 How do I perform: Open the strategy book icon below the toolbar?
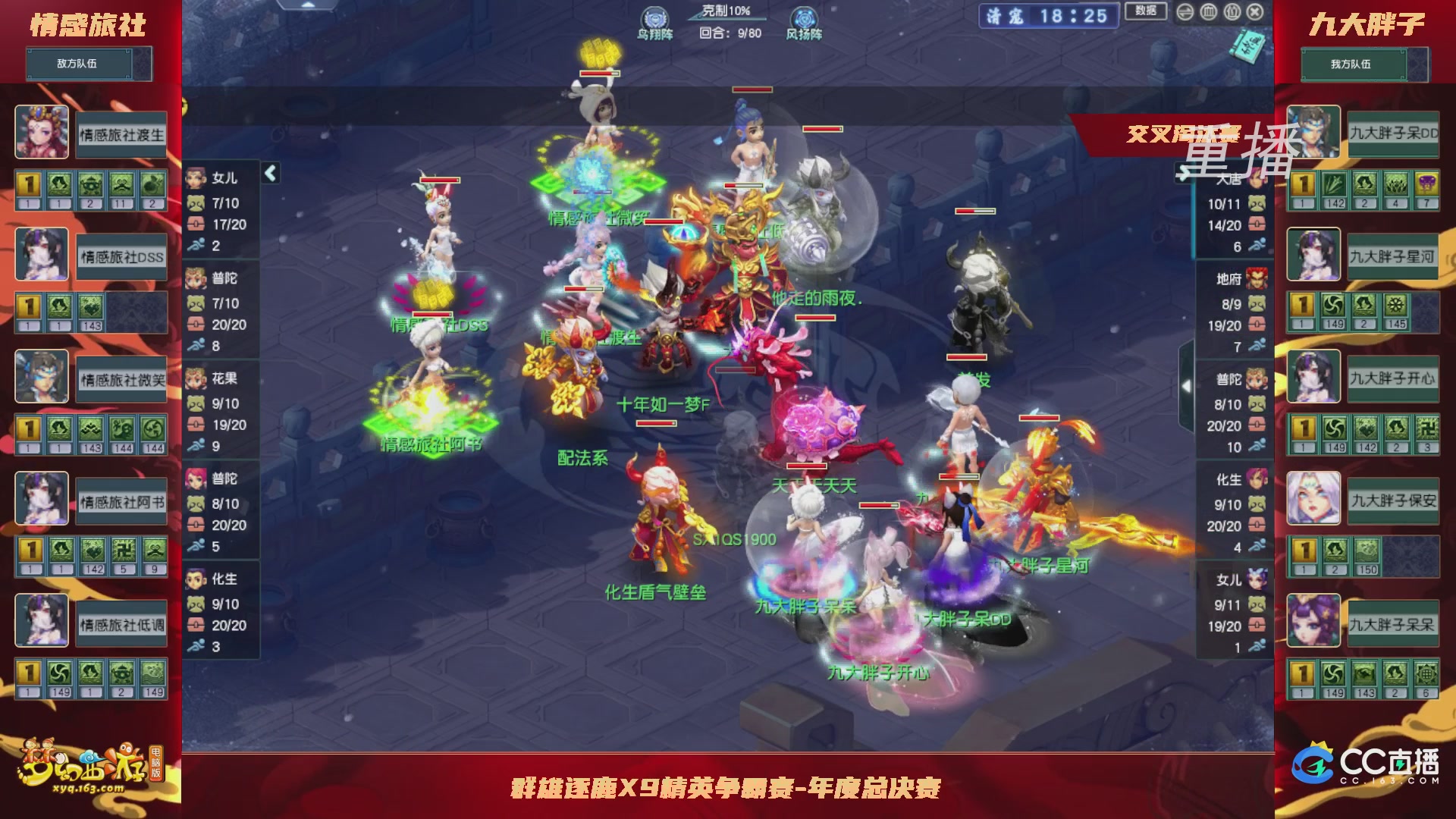coord(1248,45)
